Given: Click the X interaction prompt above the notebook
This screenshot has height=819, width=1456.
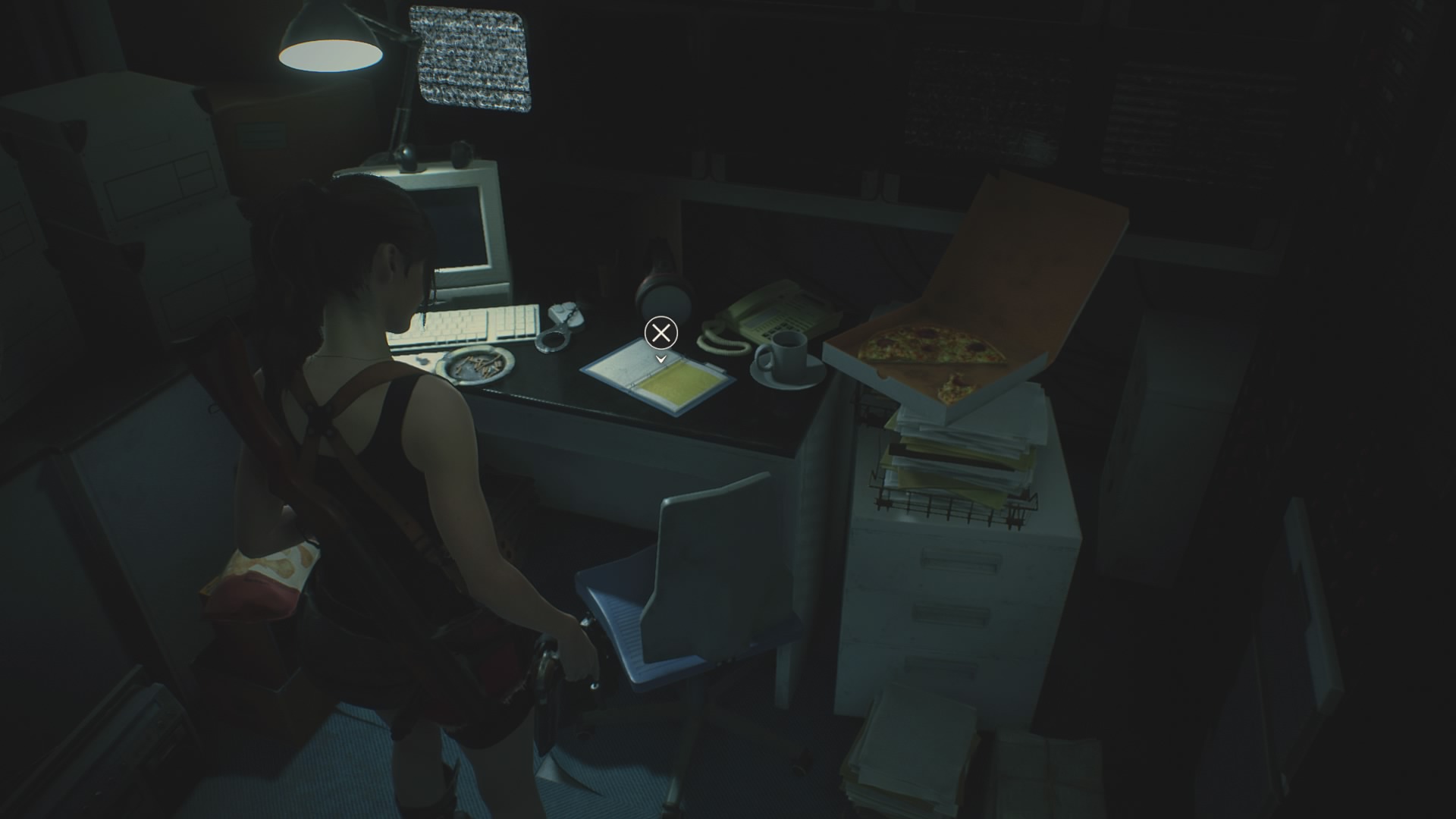Looking at the screenshot, I should coord(661,332).
